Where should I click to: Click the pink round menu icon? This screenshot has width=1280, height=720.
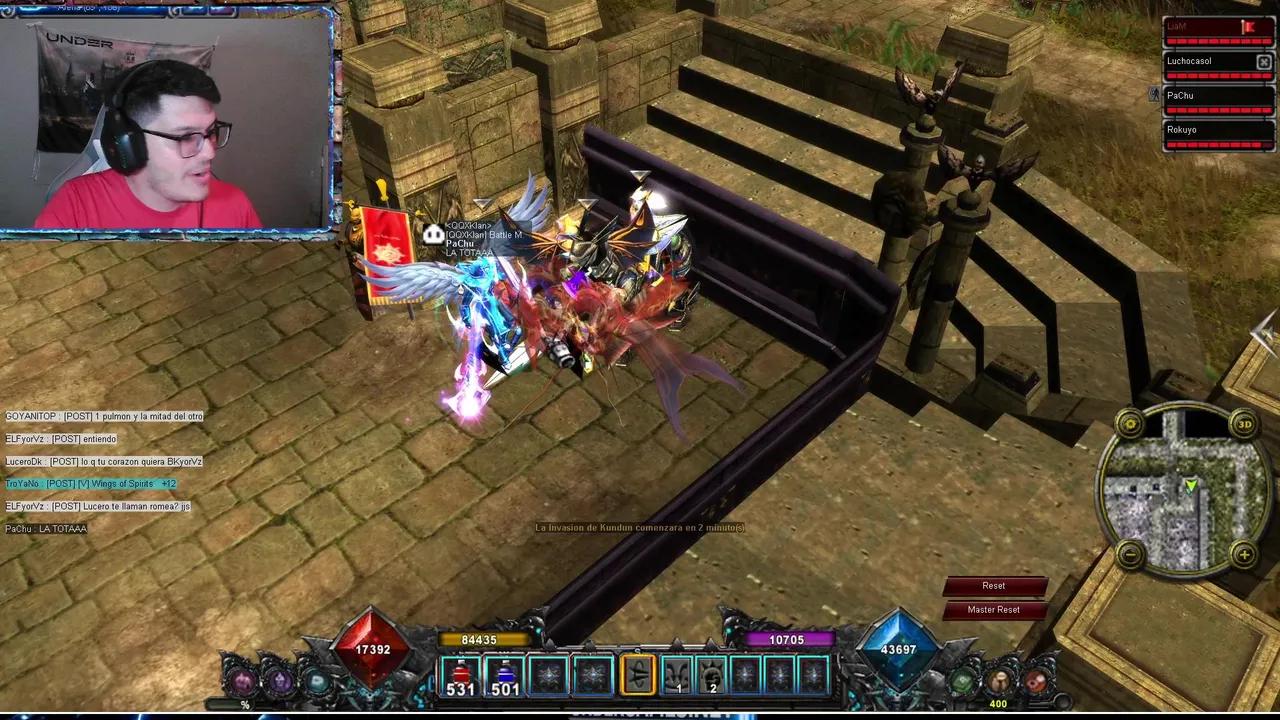click(x=243, y=682)
